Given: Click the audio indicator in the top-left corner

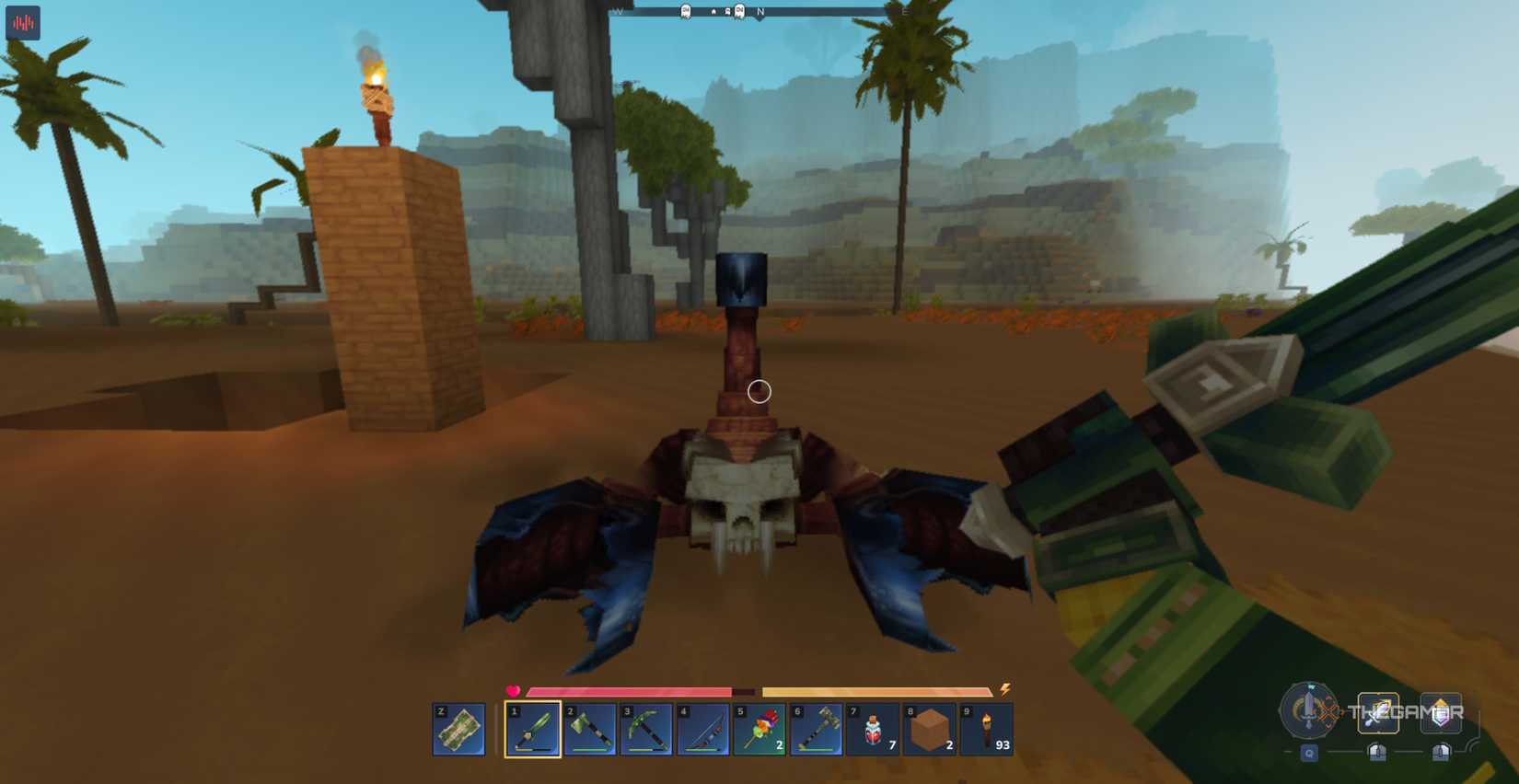Looking at the screenshot, I should point(23,23).
